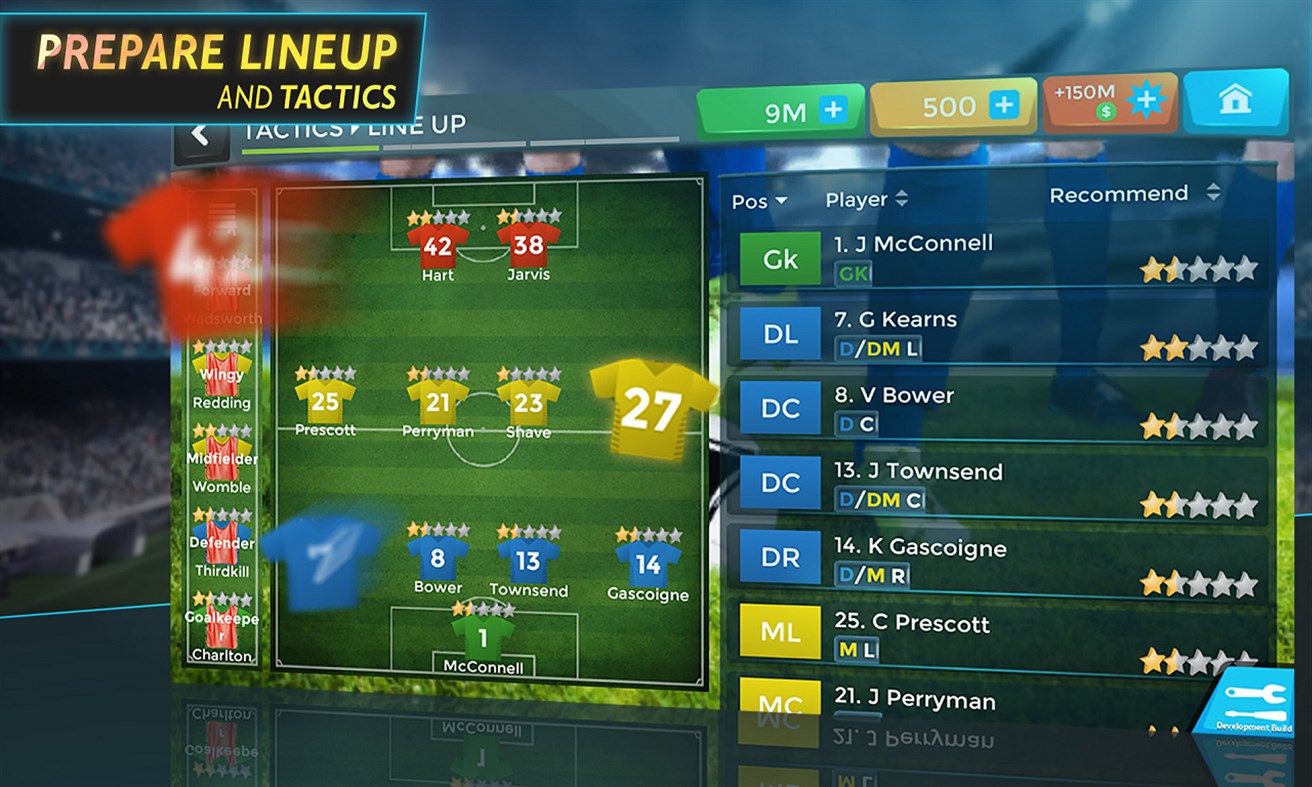1312x787 pixels.
Task: Click the plus beside the 500 gems
Action: (x=1003, y=104)
